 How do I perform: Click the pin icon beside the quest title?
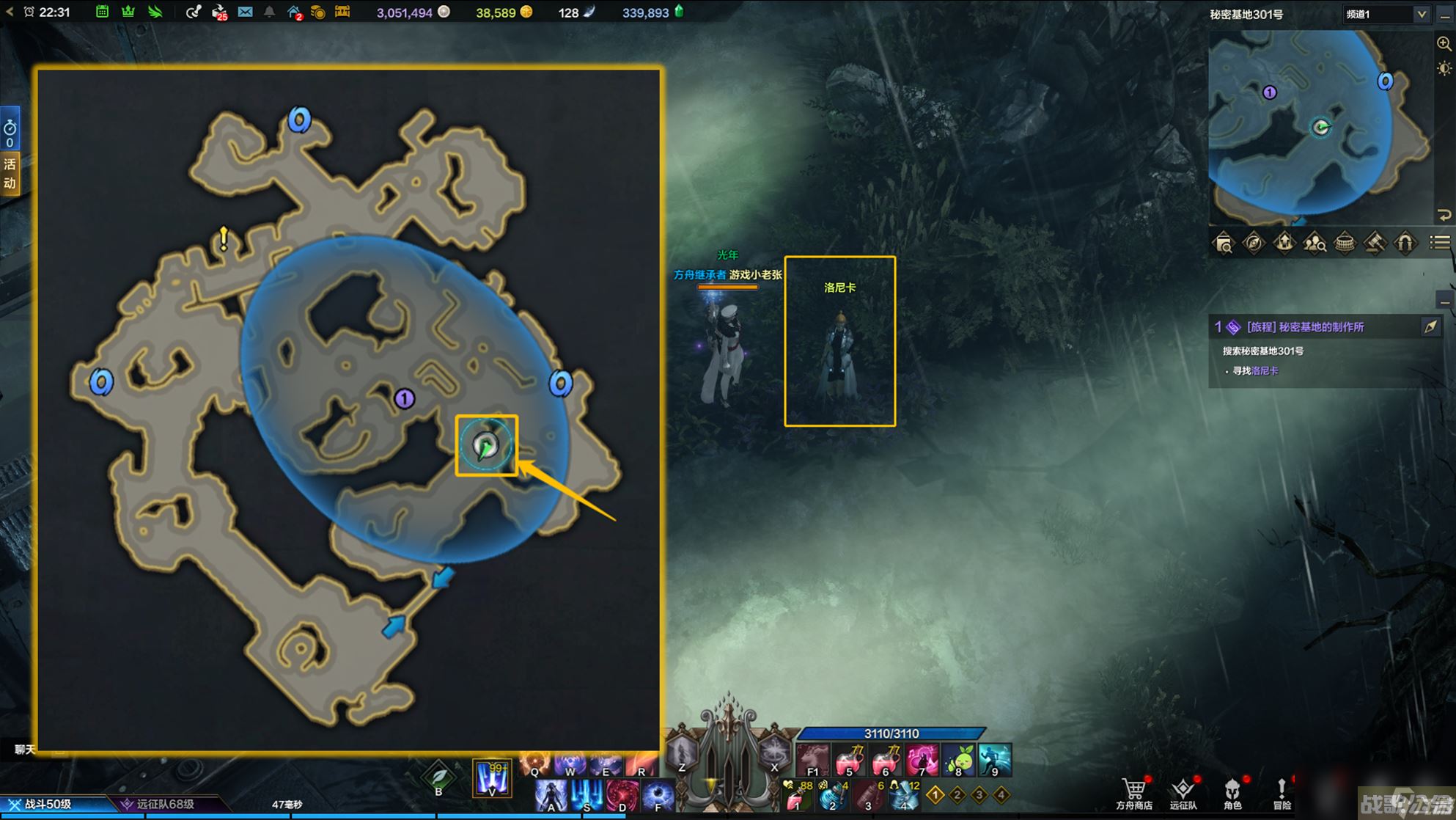(x=1430, y=327)
